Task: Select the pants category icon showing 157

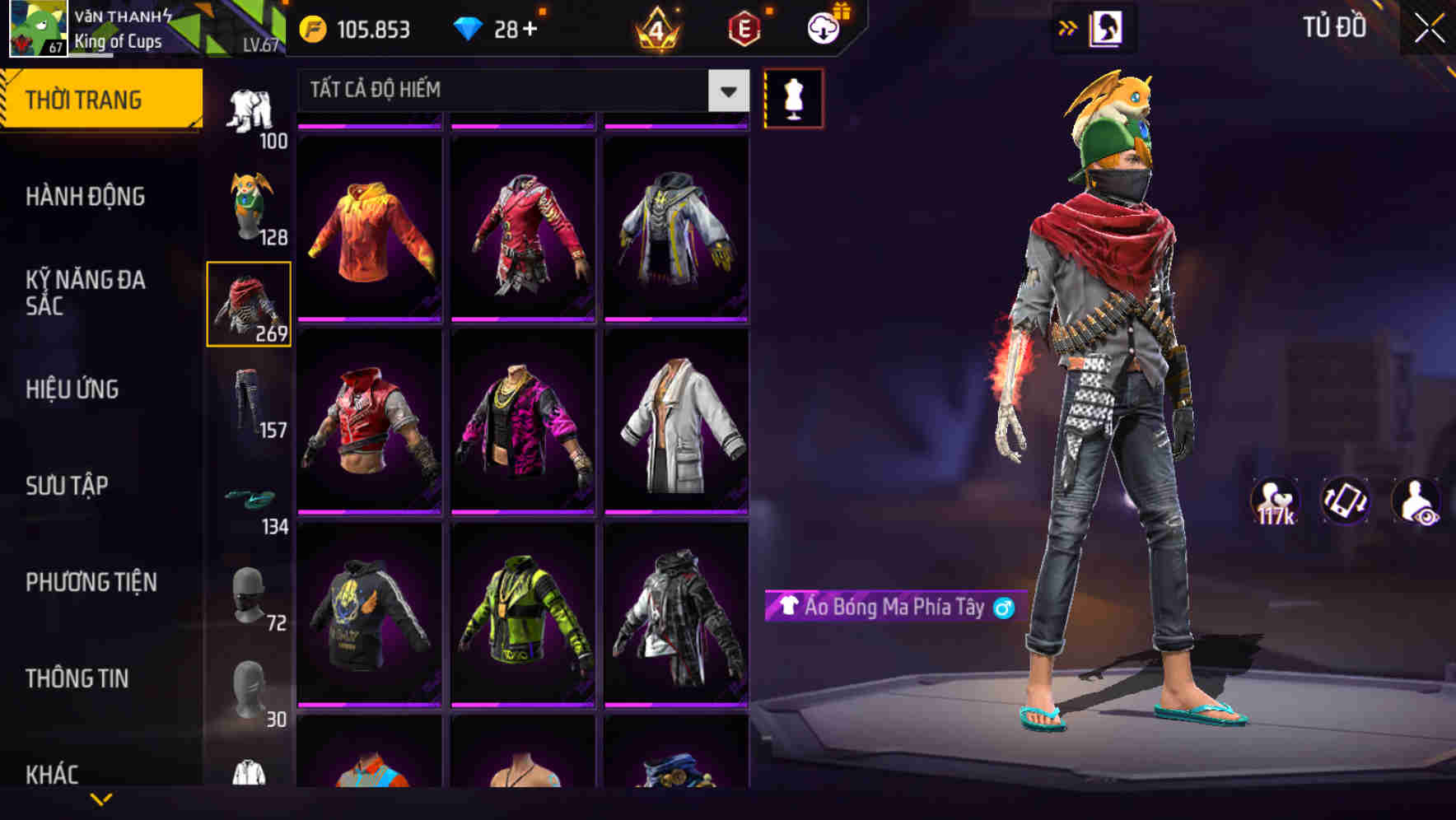Action: [x=249, y=398]
